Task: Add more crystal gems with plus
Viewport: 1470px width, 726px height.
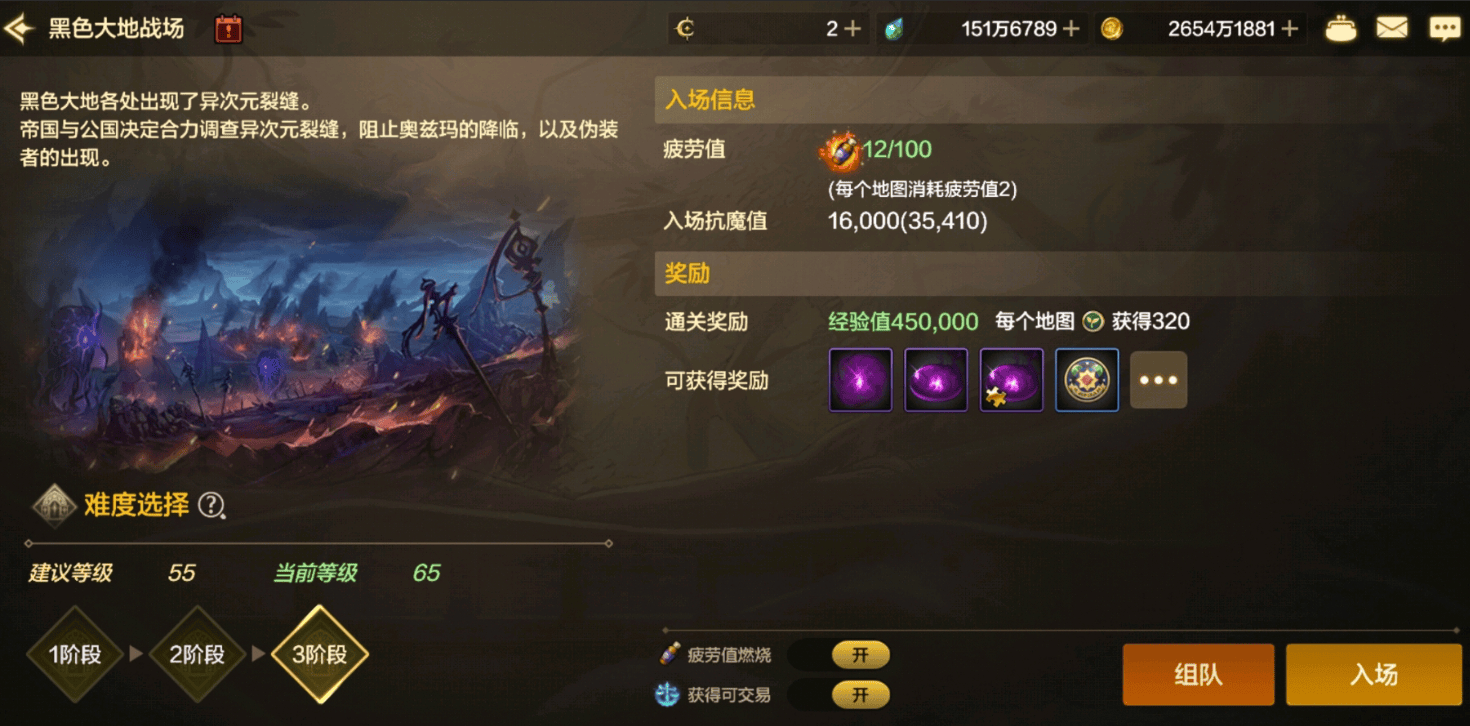Action: [x=1071, y=29]
